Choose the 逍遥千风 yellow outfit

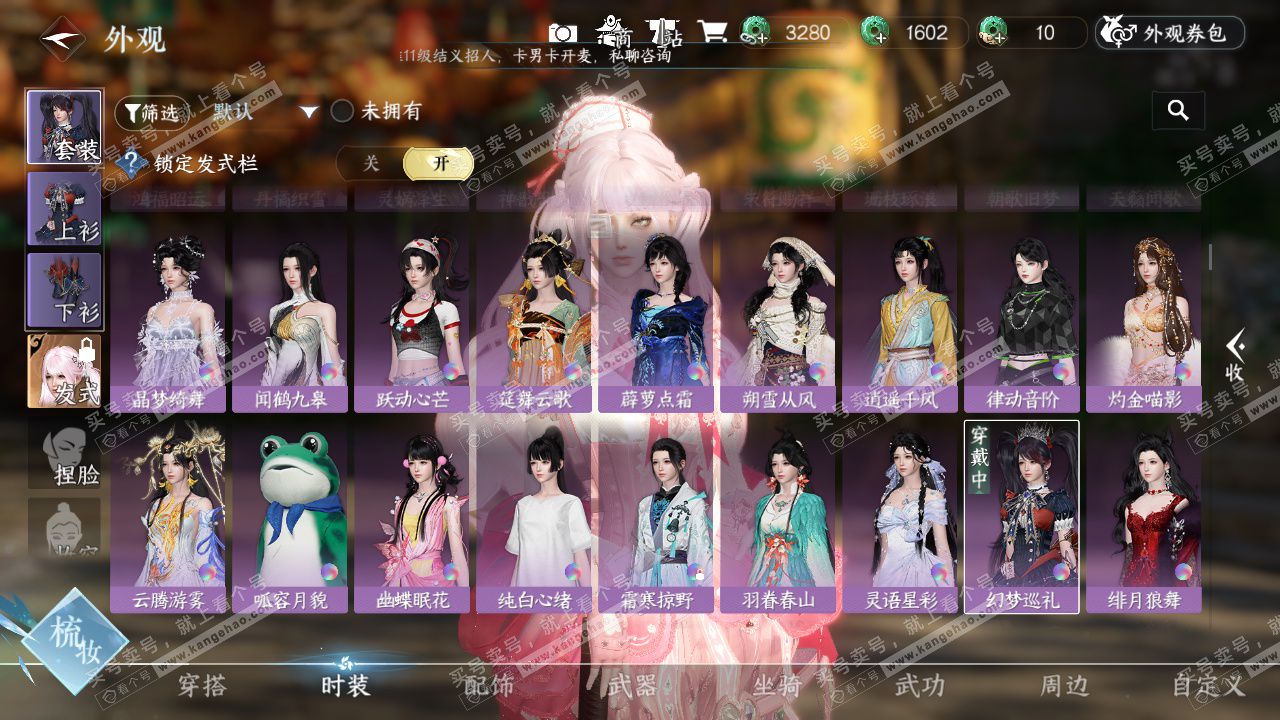click(899, 315)
